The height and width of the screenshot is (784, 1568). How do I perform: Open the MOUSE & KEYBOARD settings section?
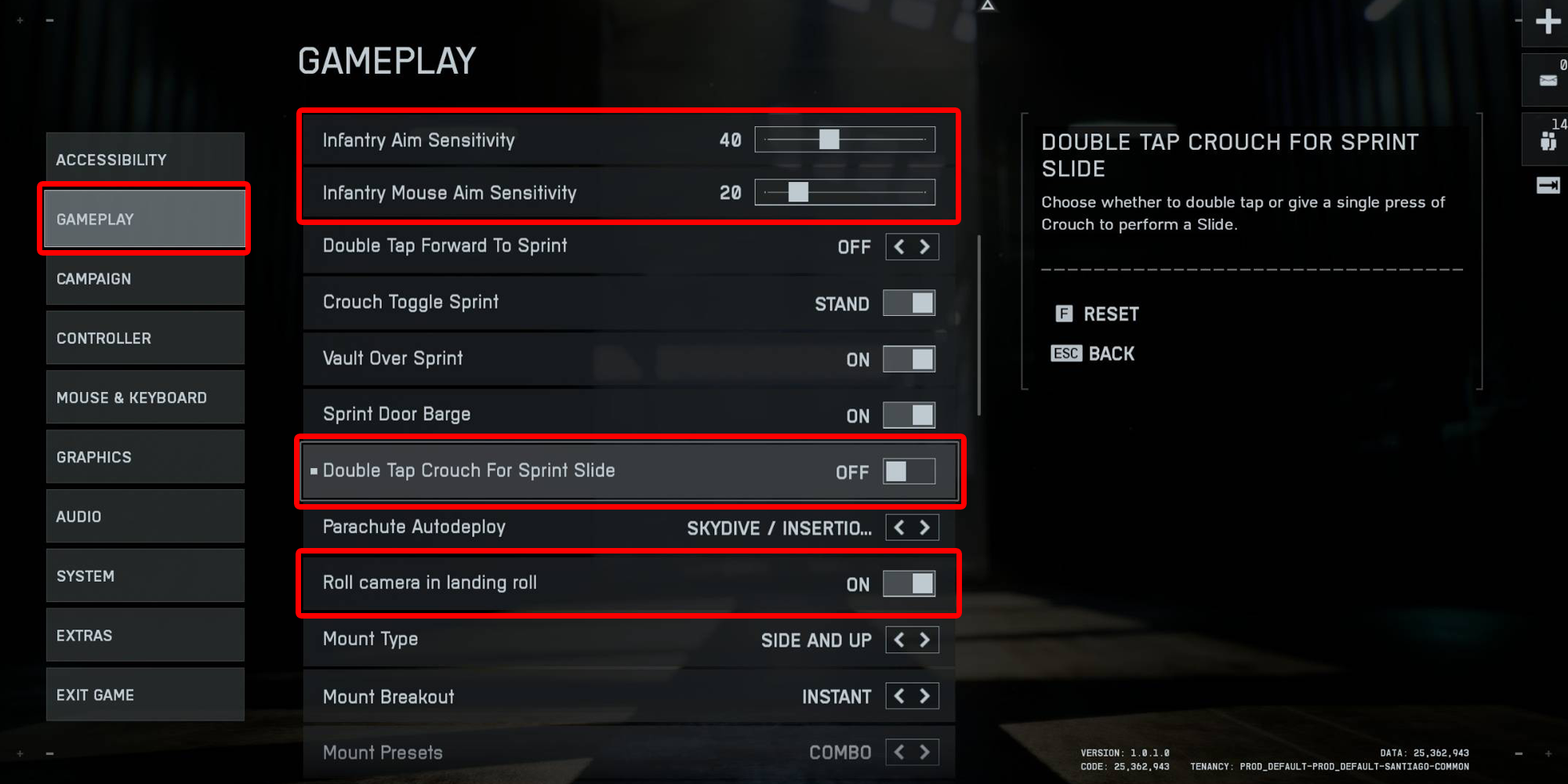click(x=144, y=397)
